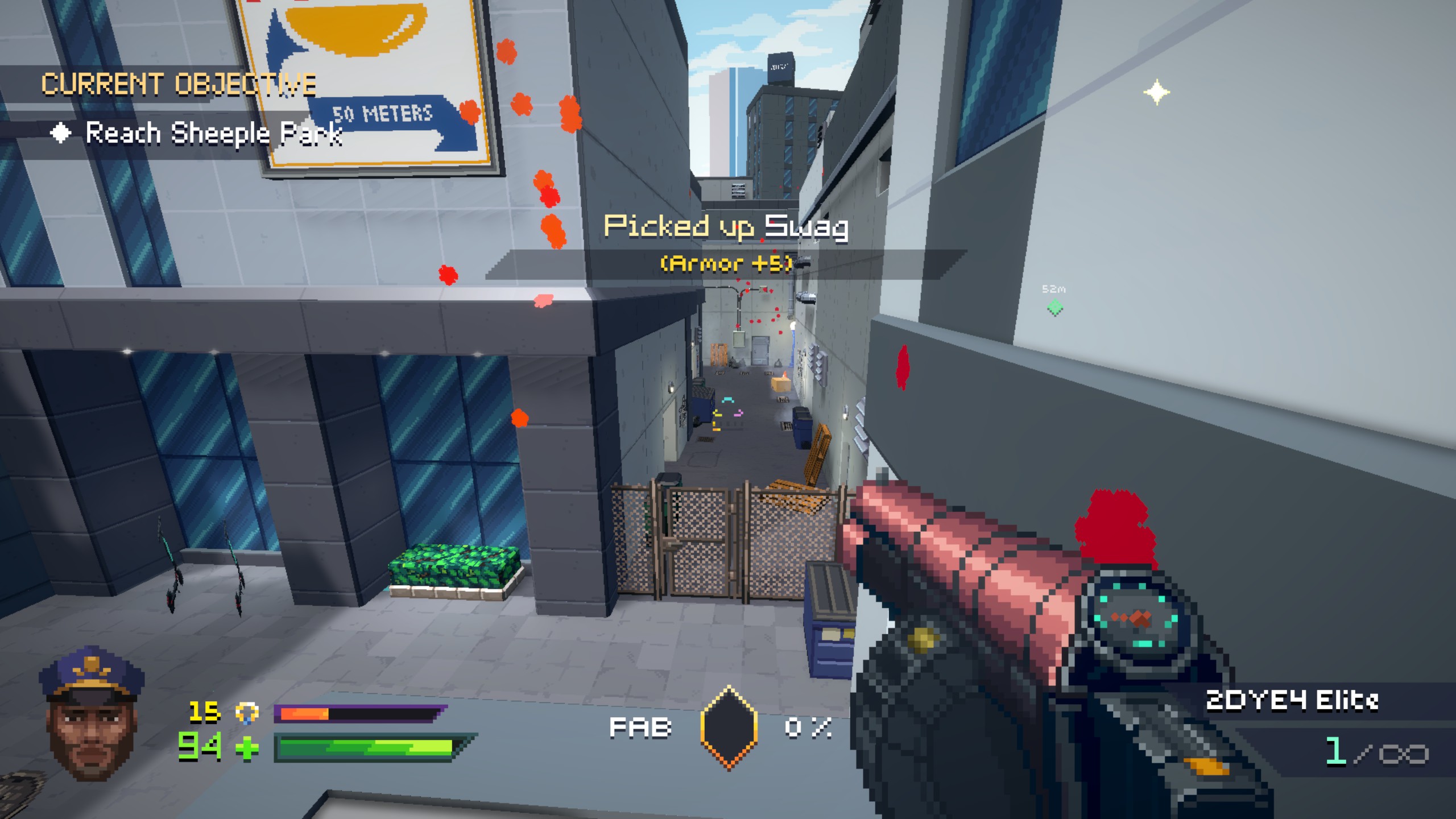Select the police officer portrait

(x=92, y=714)
